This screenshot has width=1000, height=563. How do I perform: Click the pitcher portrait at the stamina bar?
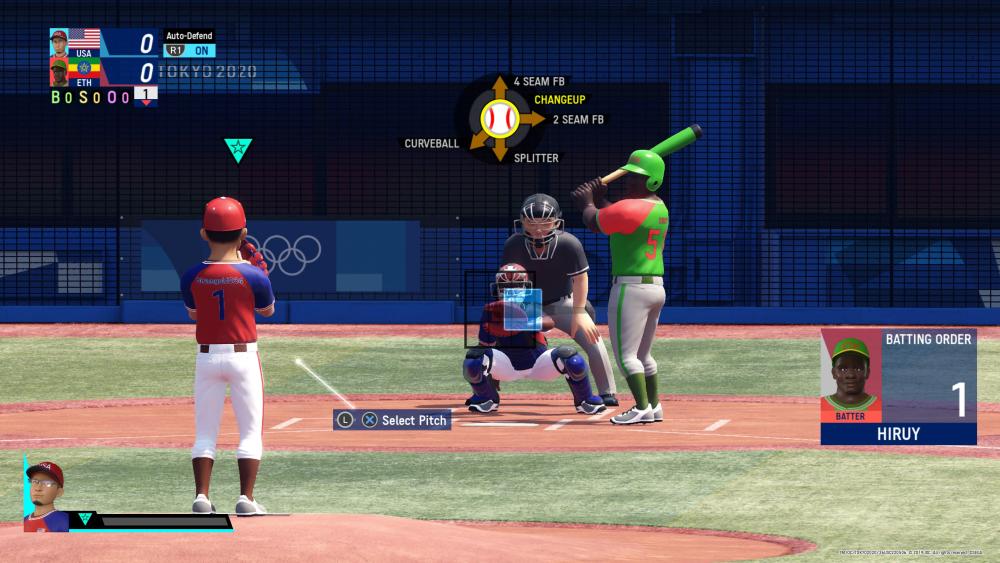click(x=45, y=495)
